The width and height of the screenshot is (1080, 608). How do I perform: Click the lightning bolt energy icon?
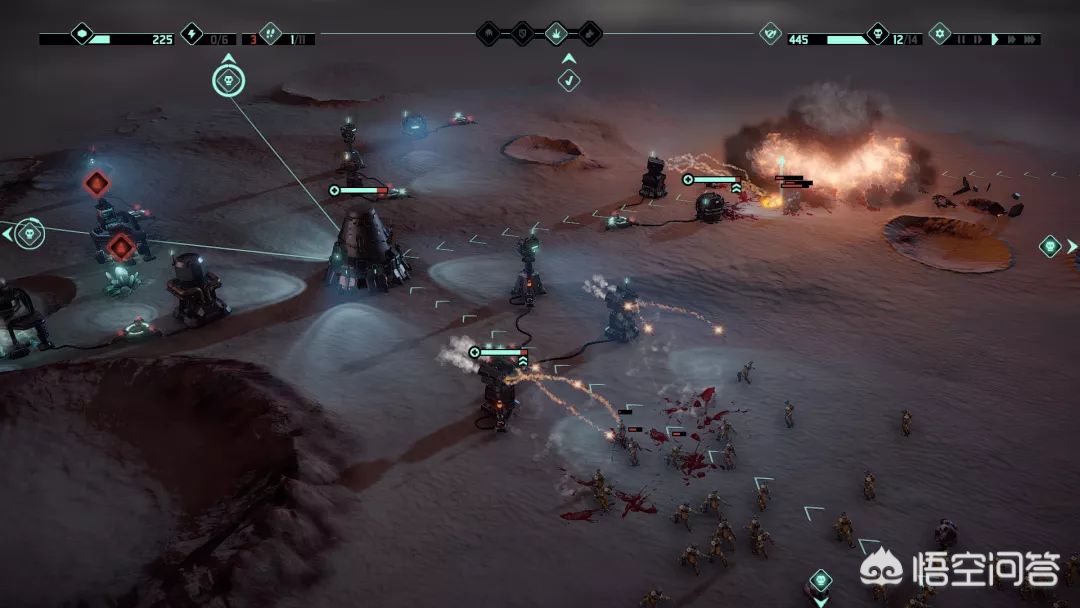click(191, 34)
